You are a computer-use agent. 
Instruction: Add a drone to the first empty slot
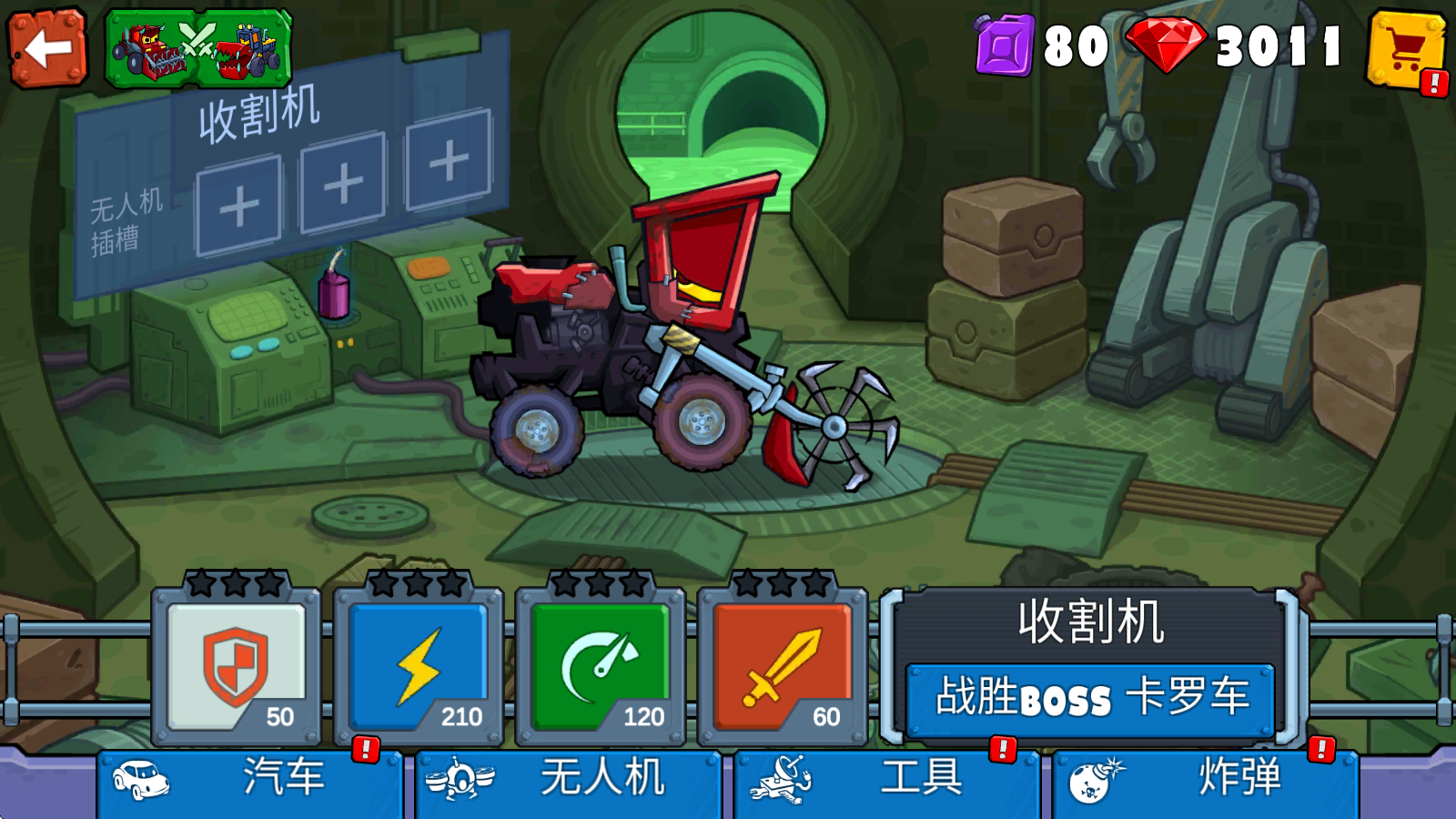237,207
